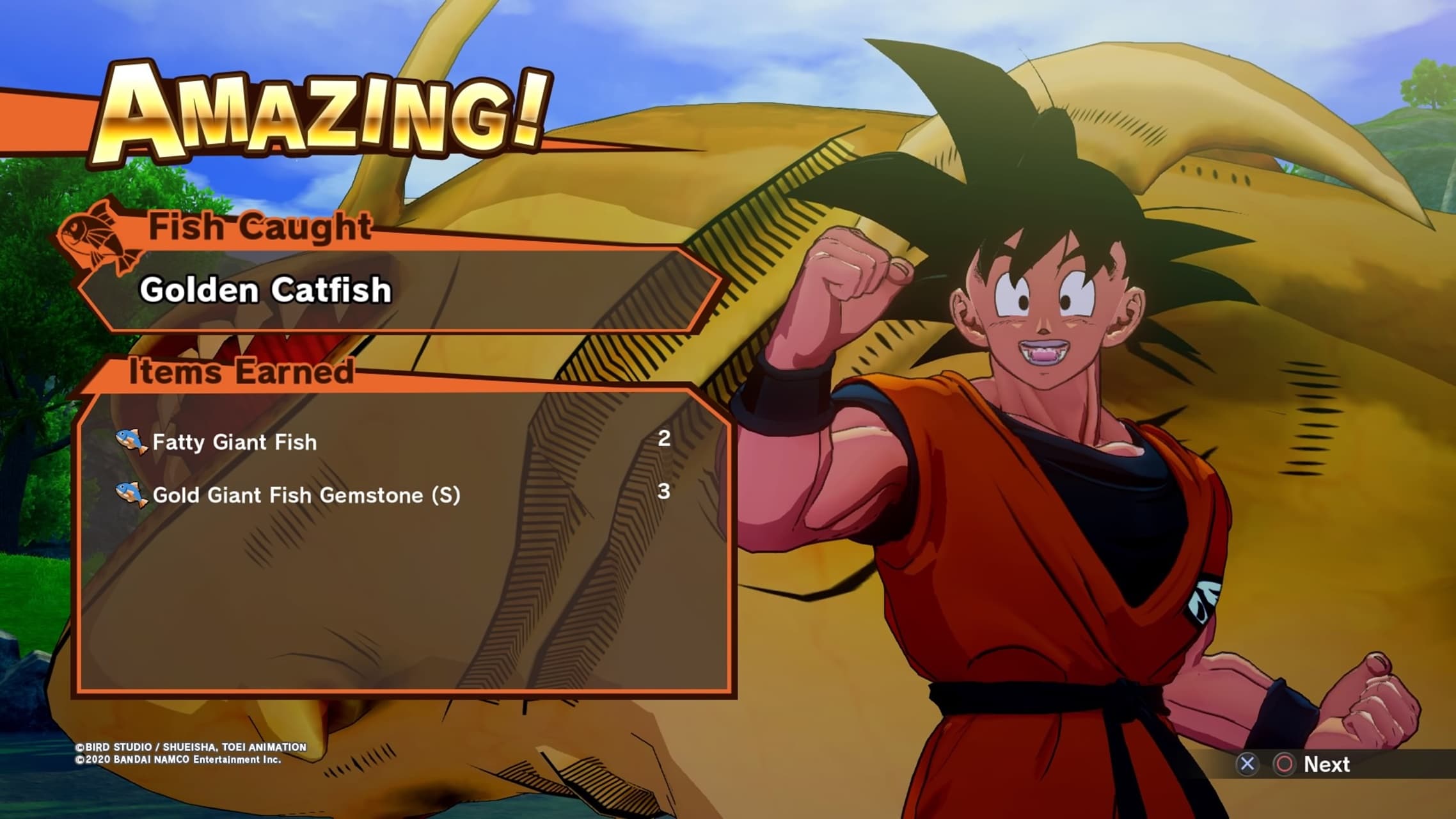
Task: Click the Golden Catfish name panel
Action: [397, 290]
